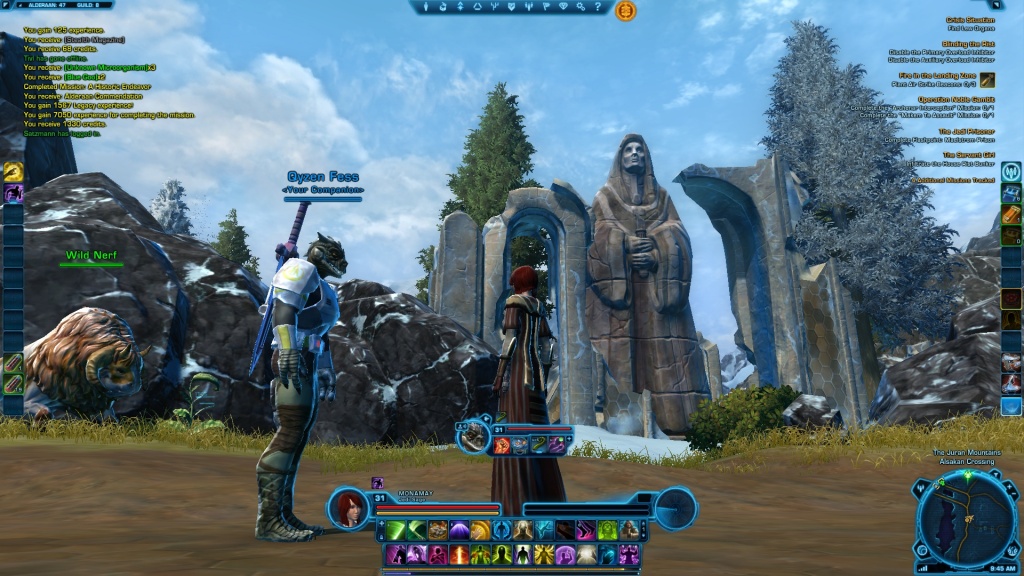Select the Qyzen Fess companion portrait

click(473, 435)
